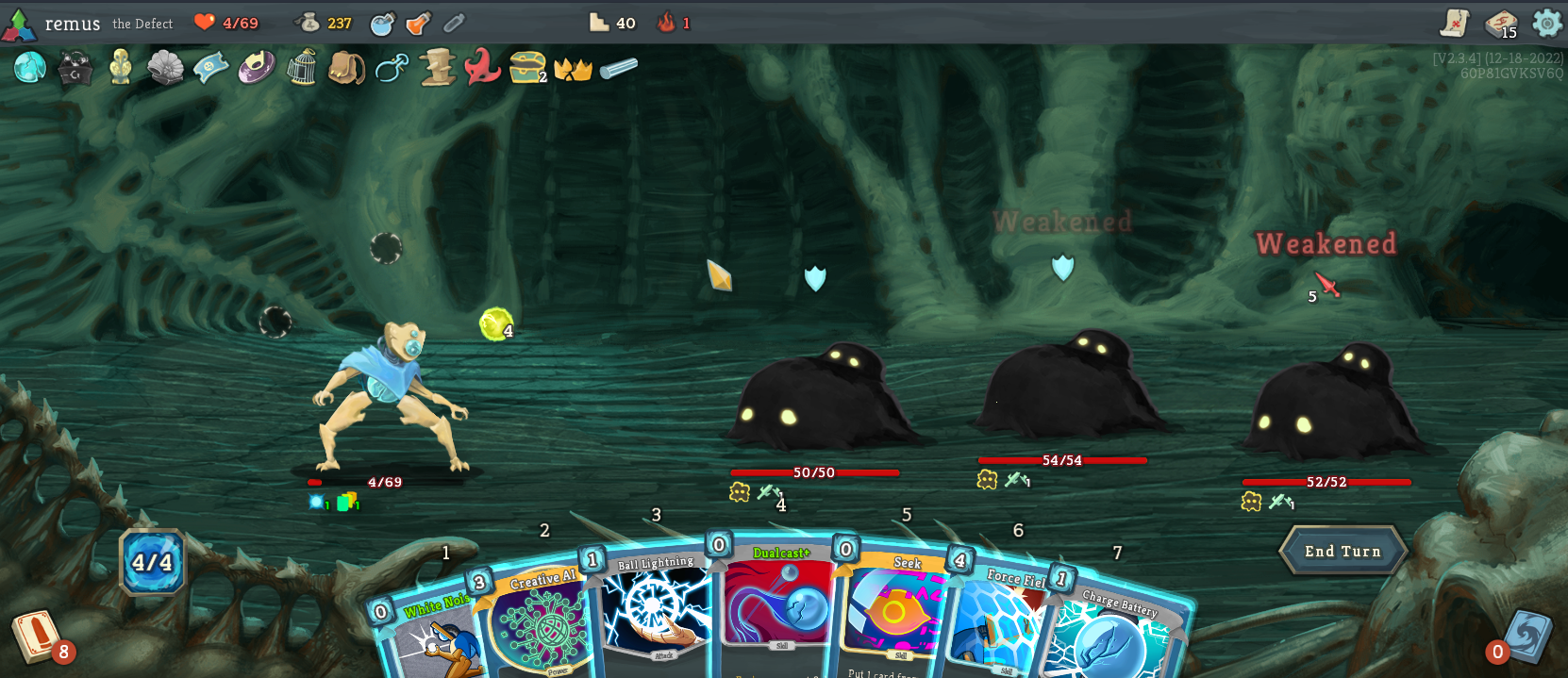Viewport: 1568px width, 678px height.
Task: Choose the Ball Lightning attack card
Action: point(654,608)
